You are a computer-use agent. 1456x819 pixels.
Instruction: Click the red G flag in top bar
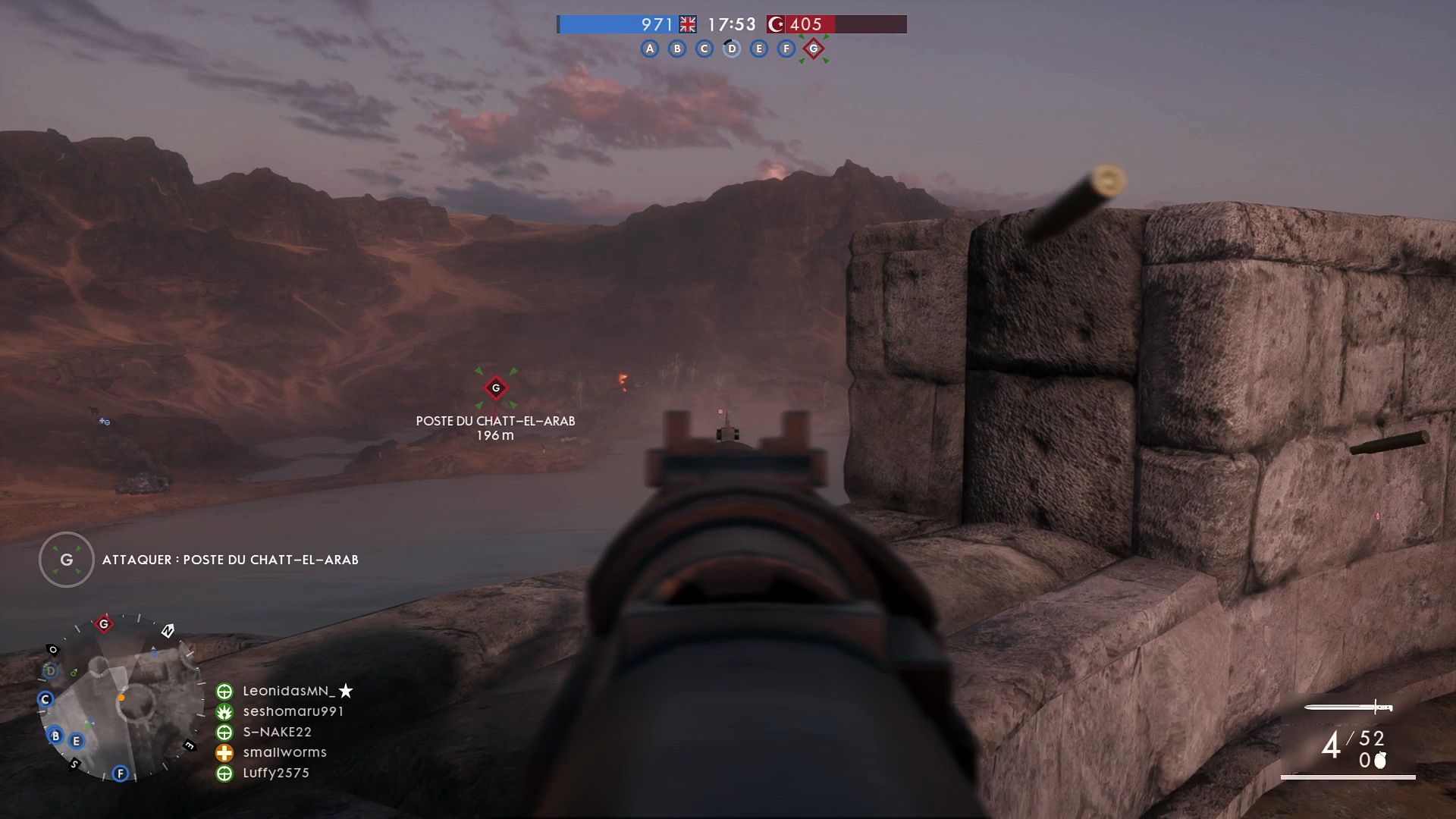(814, 49)
